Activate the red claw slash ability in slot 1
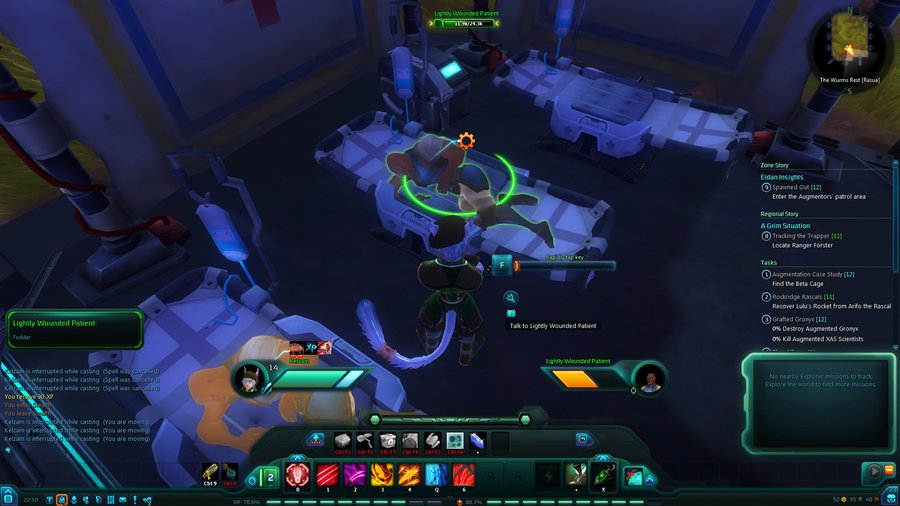 coord(327,473)
